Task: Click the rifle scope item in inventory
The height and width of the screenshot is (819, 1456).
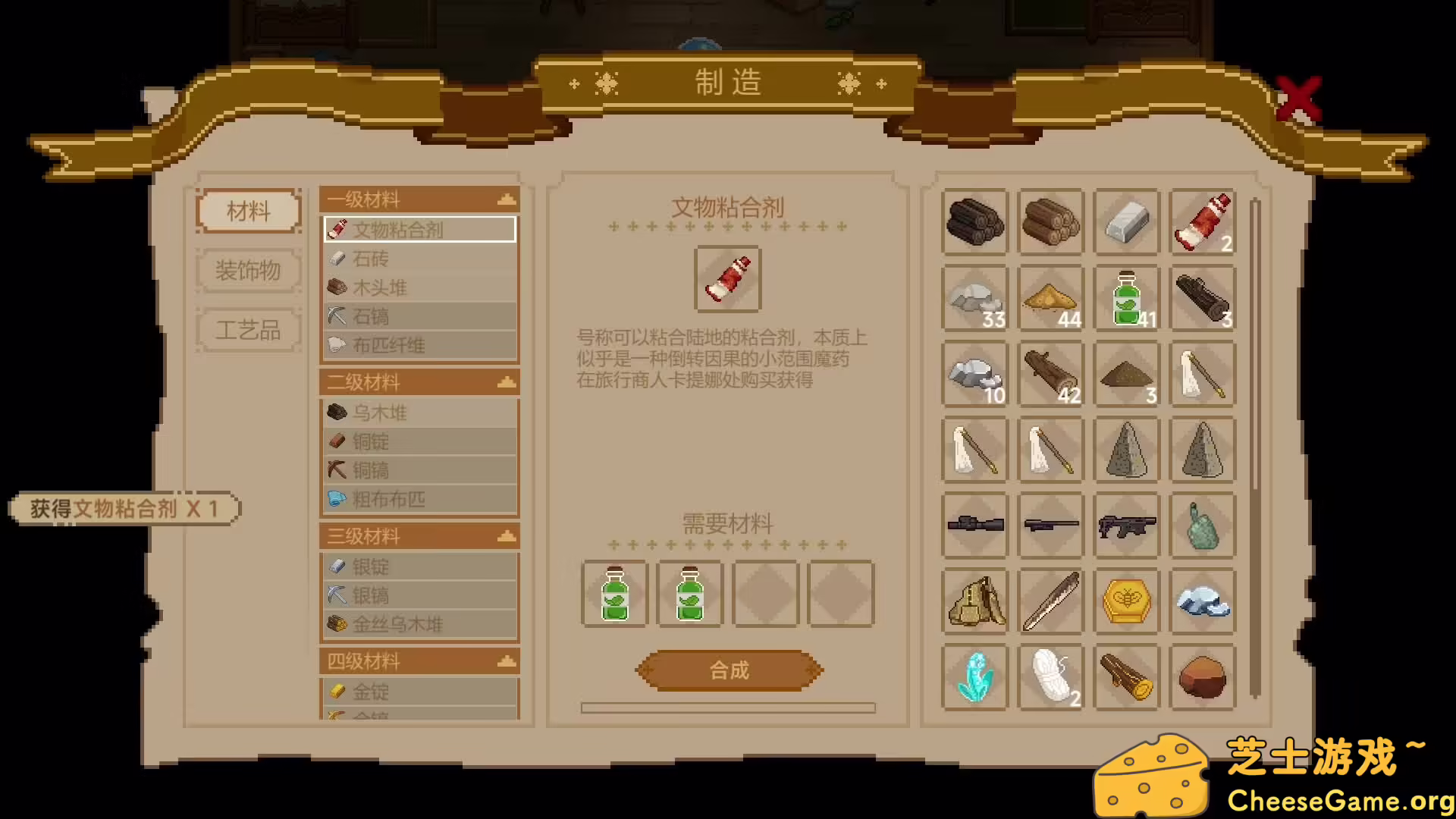Action: [974, 526]
